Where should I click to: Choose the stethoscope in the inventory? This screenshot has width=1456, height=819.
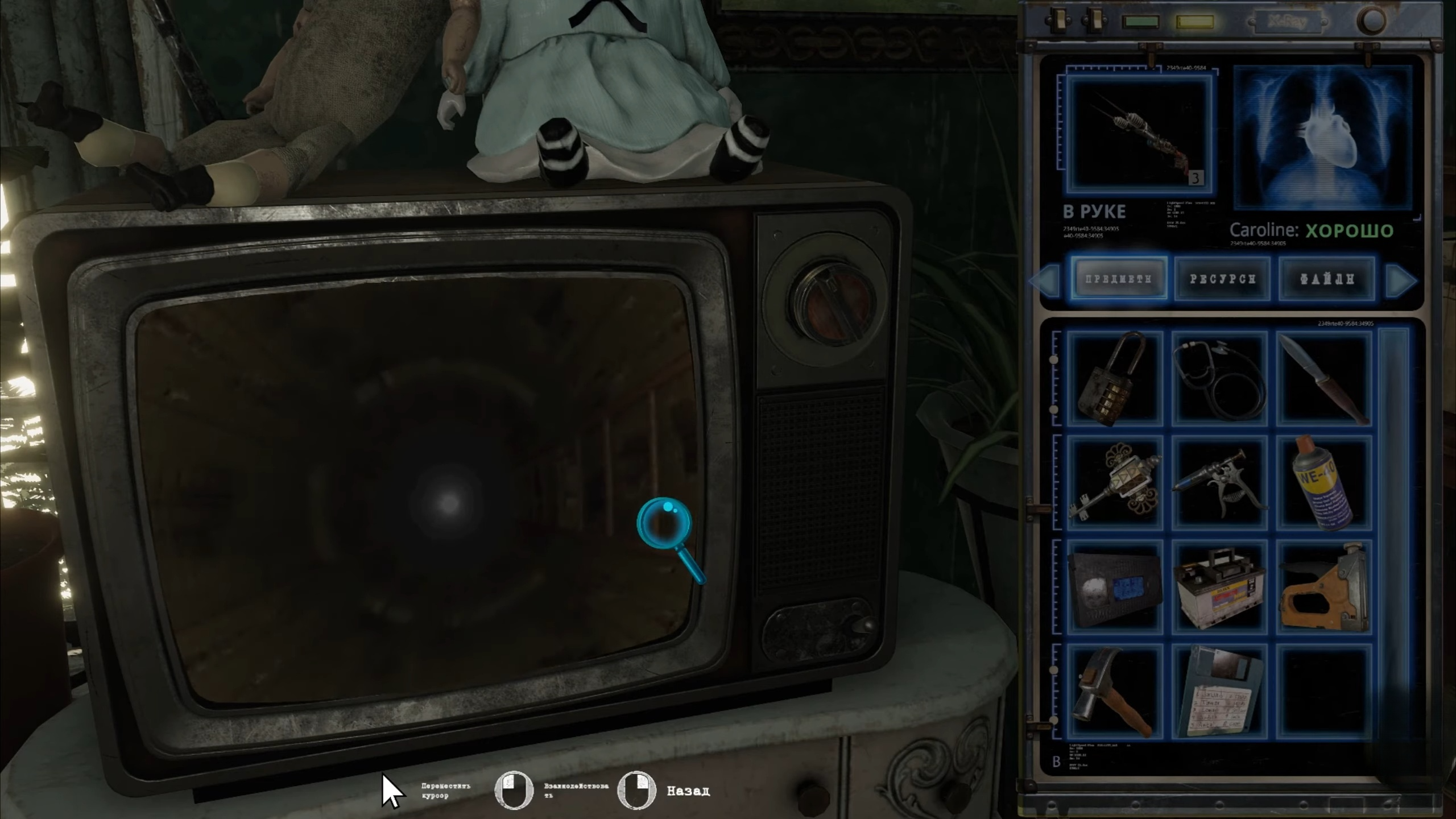tap(1219, 379)
